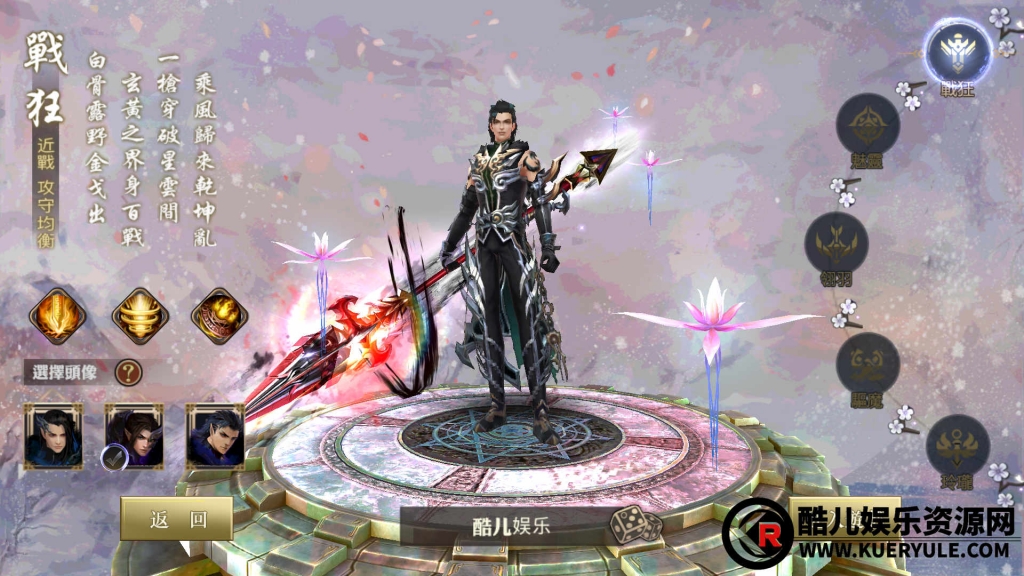View the golden whirlwind skill icon
The width and height of the screenshot is (1024, 576).
pyautogui.click(x=138, y=315)
